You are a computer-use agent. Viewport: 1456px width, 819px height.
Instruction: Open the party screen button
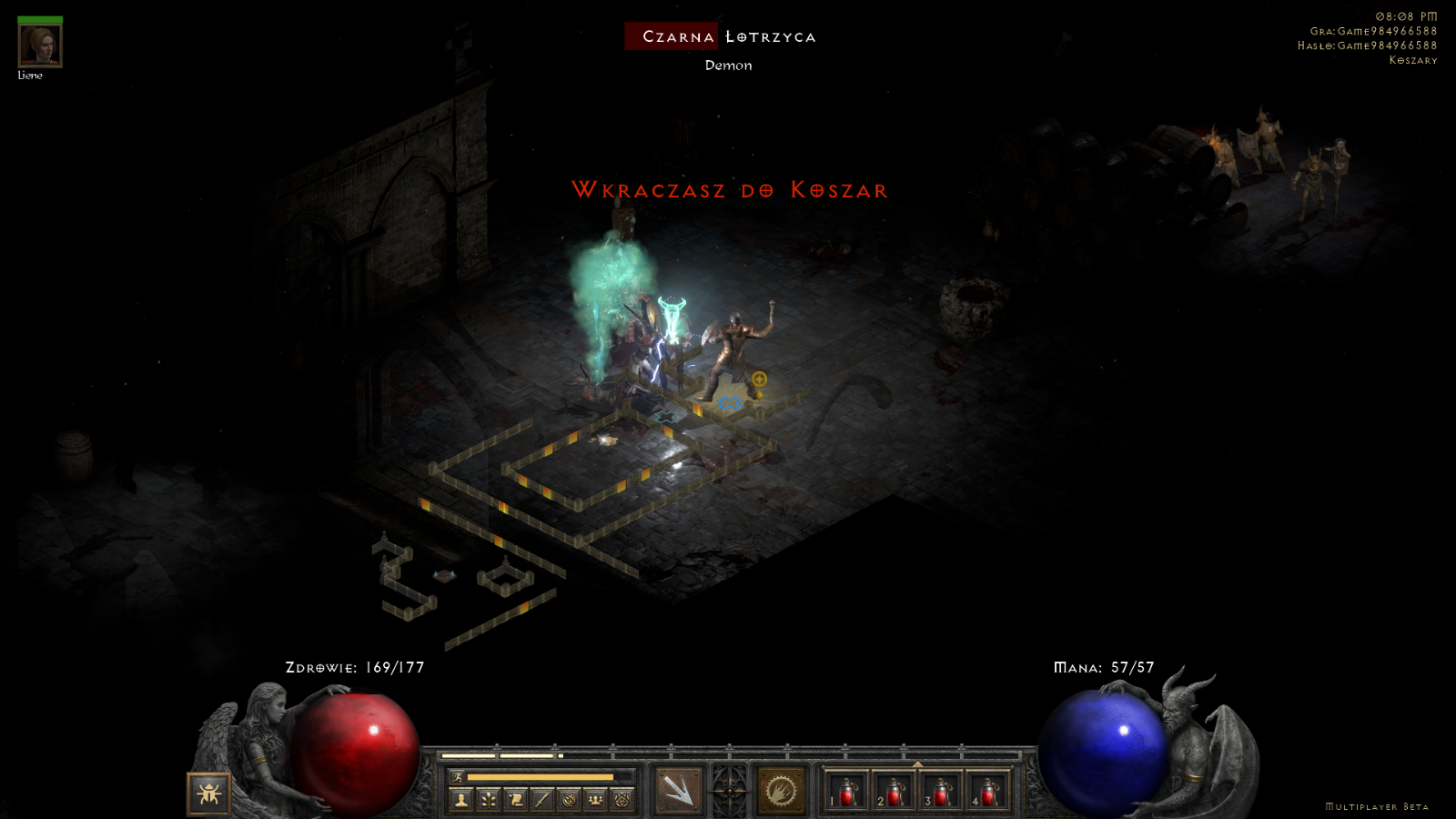pyautogui.click(x=595, y=800)
